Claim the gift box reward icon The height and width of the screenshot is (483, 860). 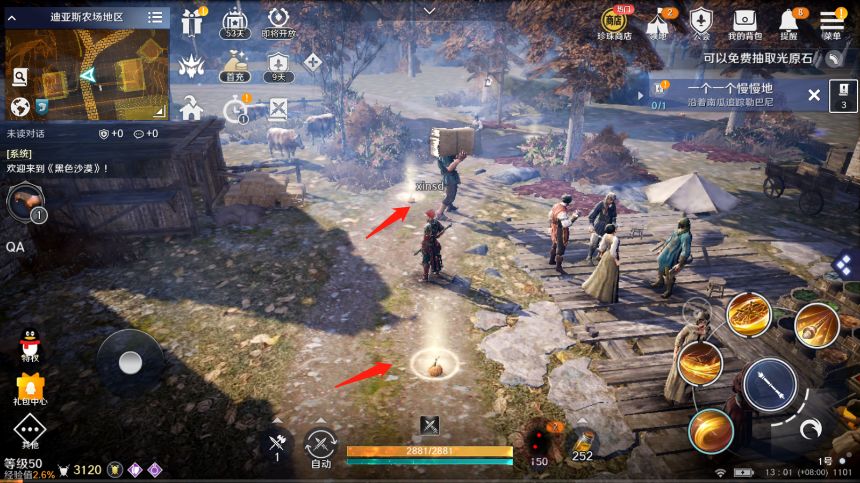pyautogui.click(x=192, y=21)
